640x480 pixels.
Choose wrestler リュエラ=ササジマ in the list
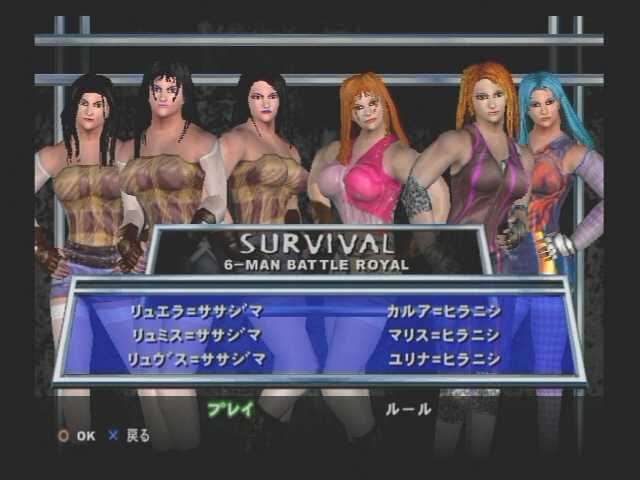click(195, 312)
